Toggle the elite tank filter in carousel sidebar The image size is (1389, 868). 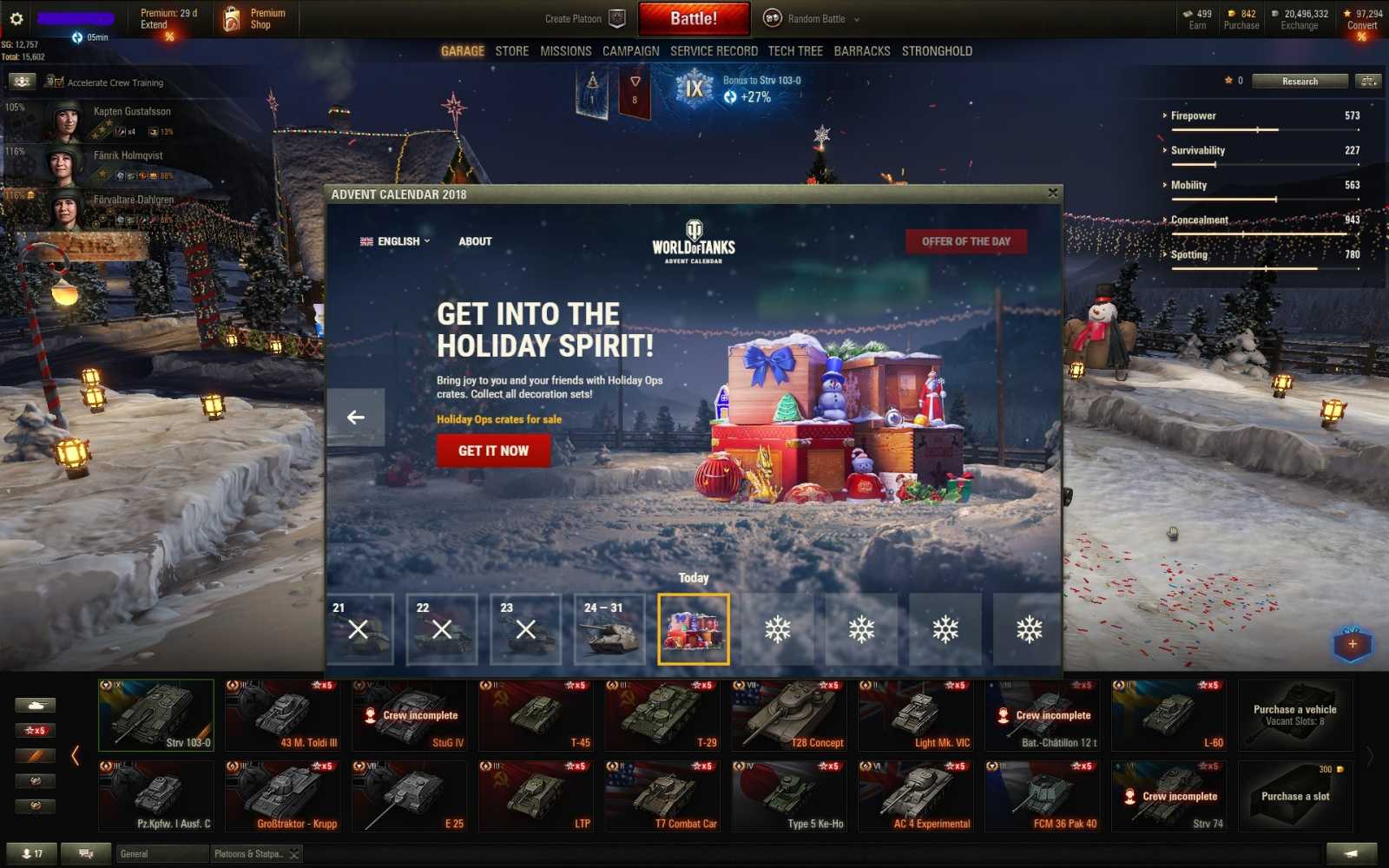(35, 779)
